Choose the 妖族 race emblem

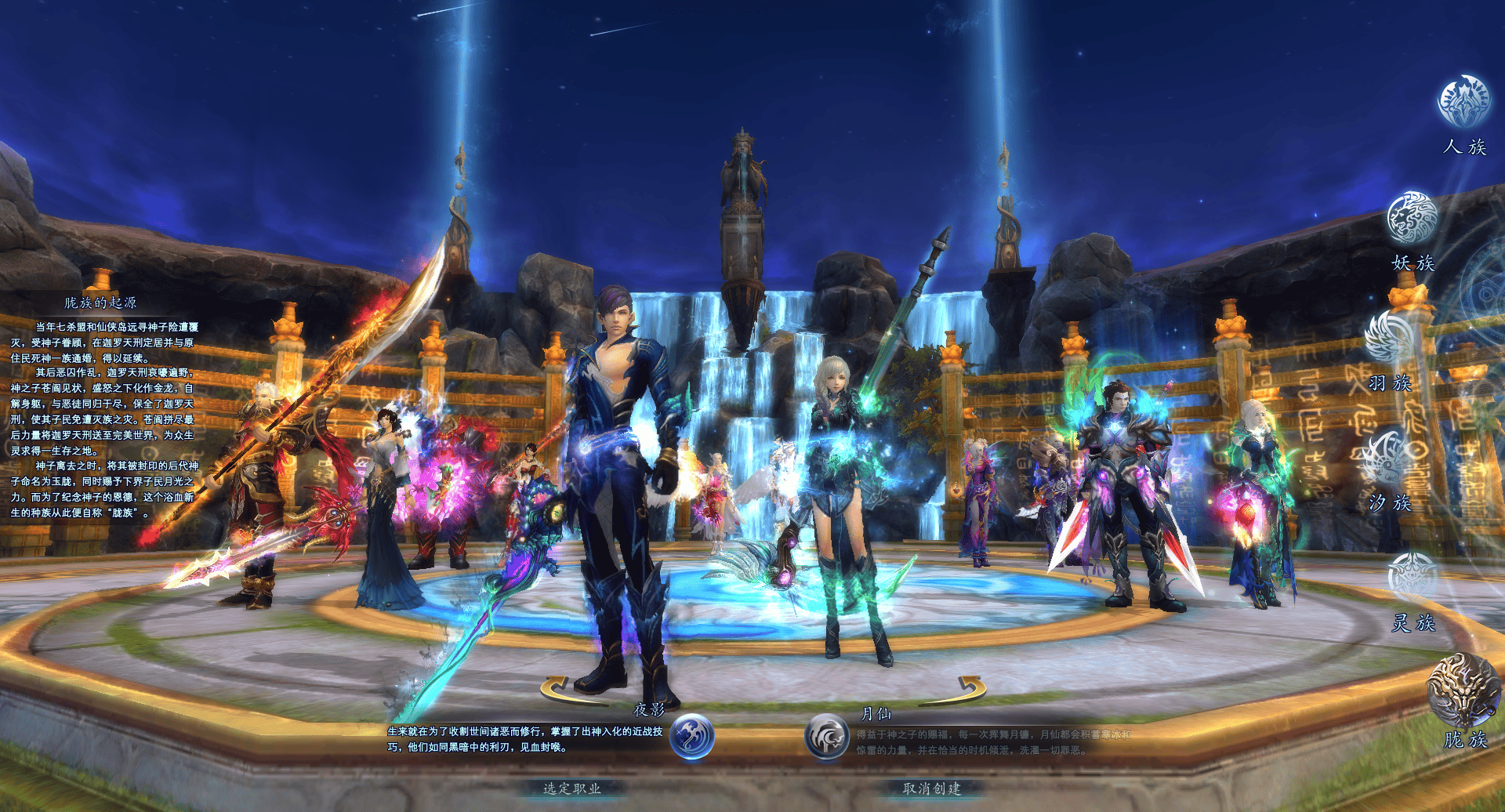coord(1412,217)
